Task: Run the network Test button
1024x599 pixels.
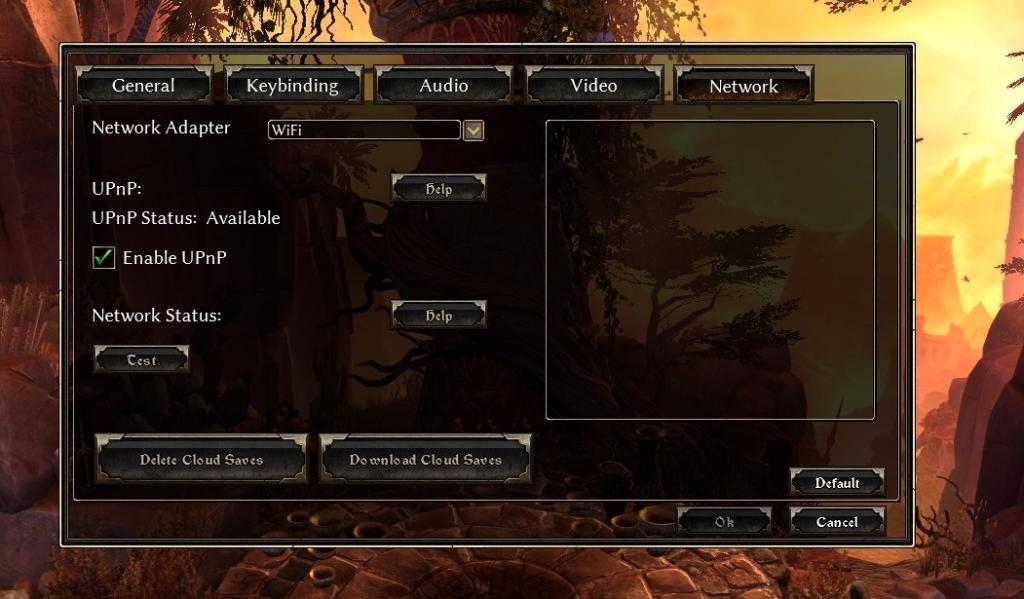Action: (x=141, y=360)
